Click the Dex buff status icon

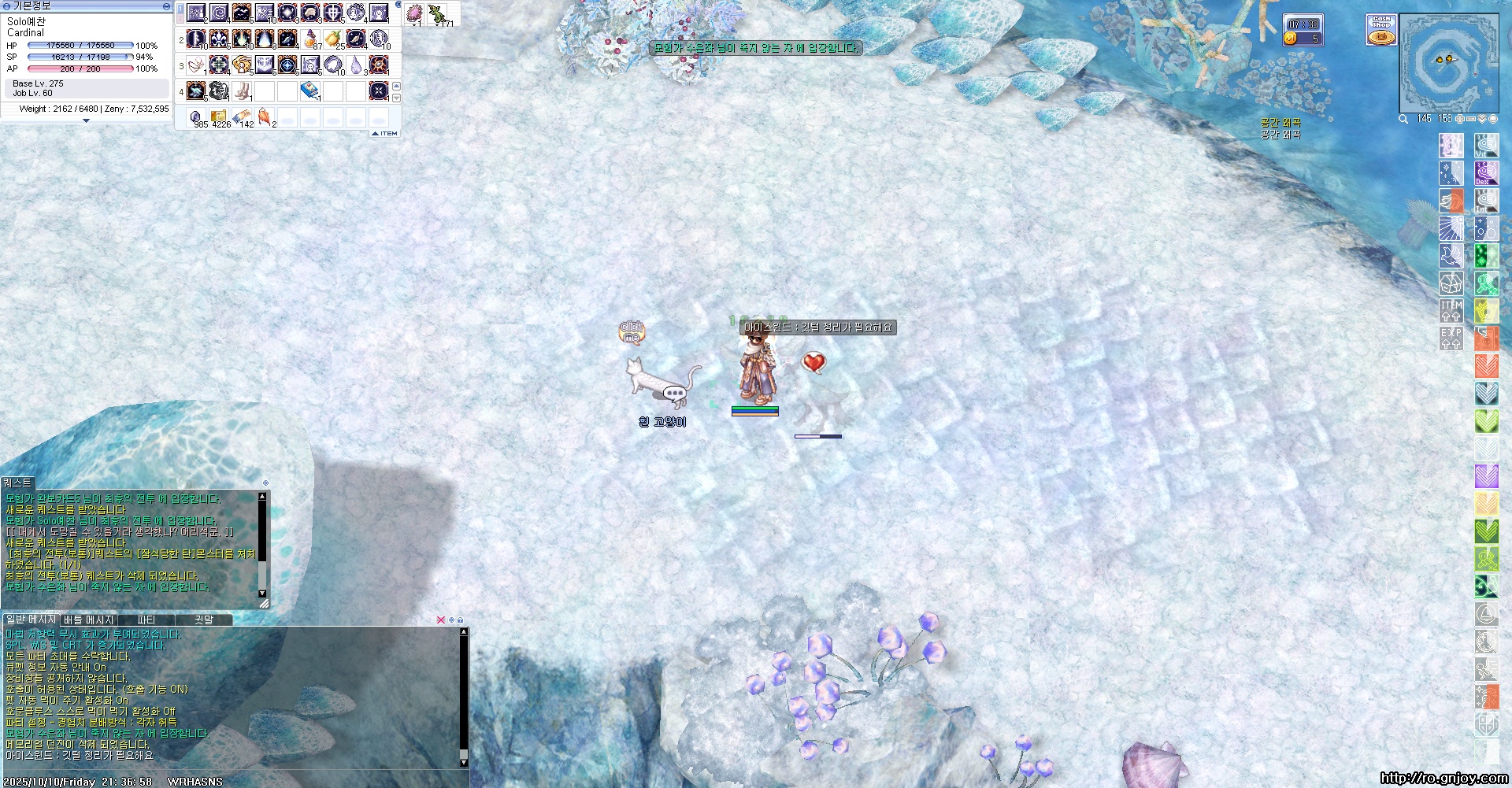[x=1485, y=173]
